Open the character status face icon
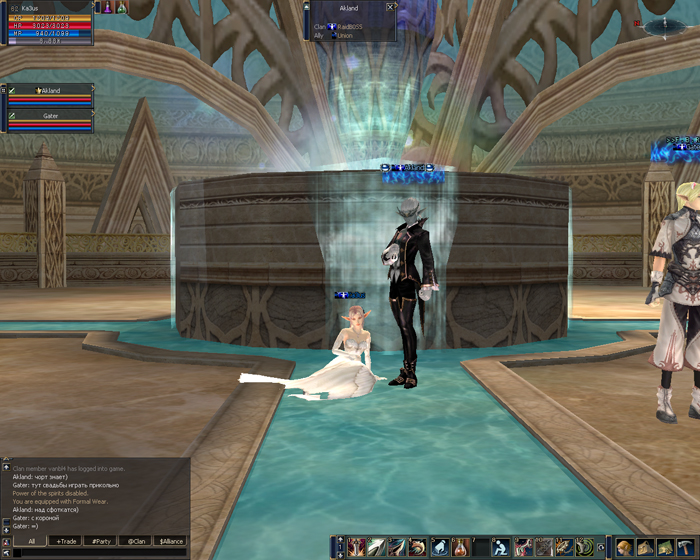The width and height of the screenshot is (700, 560). (625, 547)
